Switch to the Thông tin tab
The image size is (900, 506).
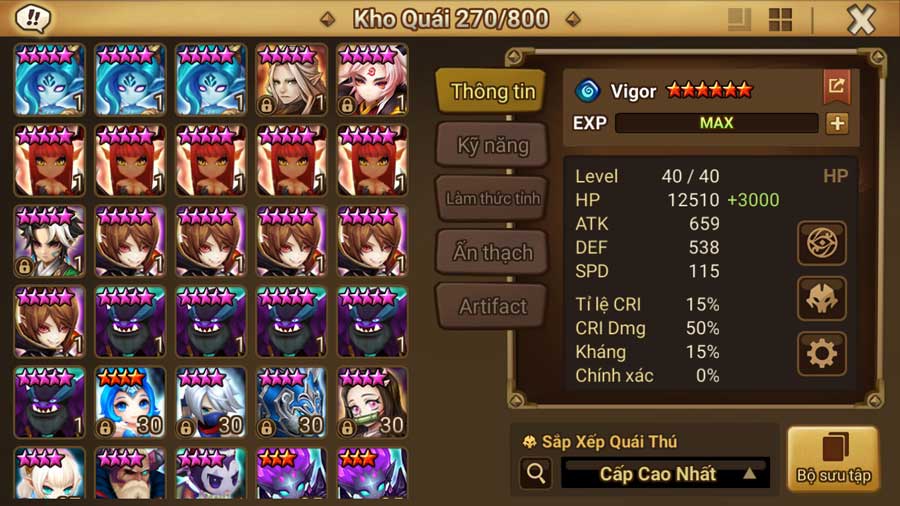493,92
